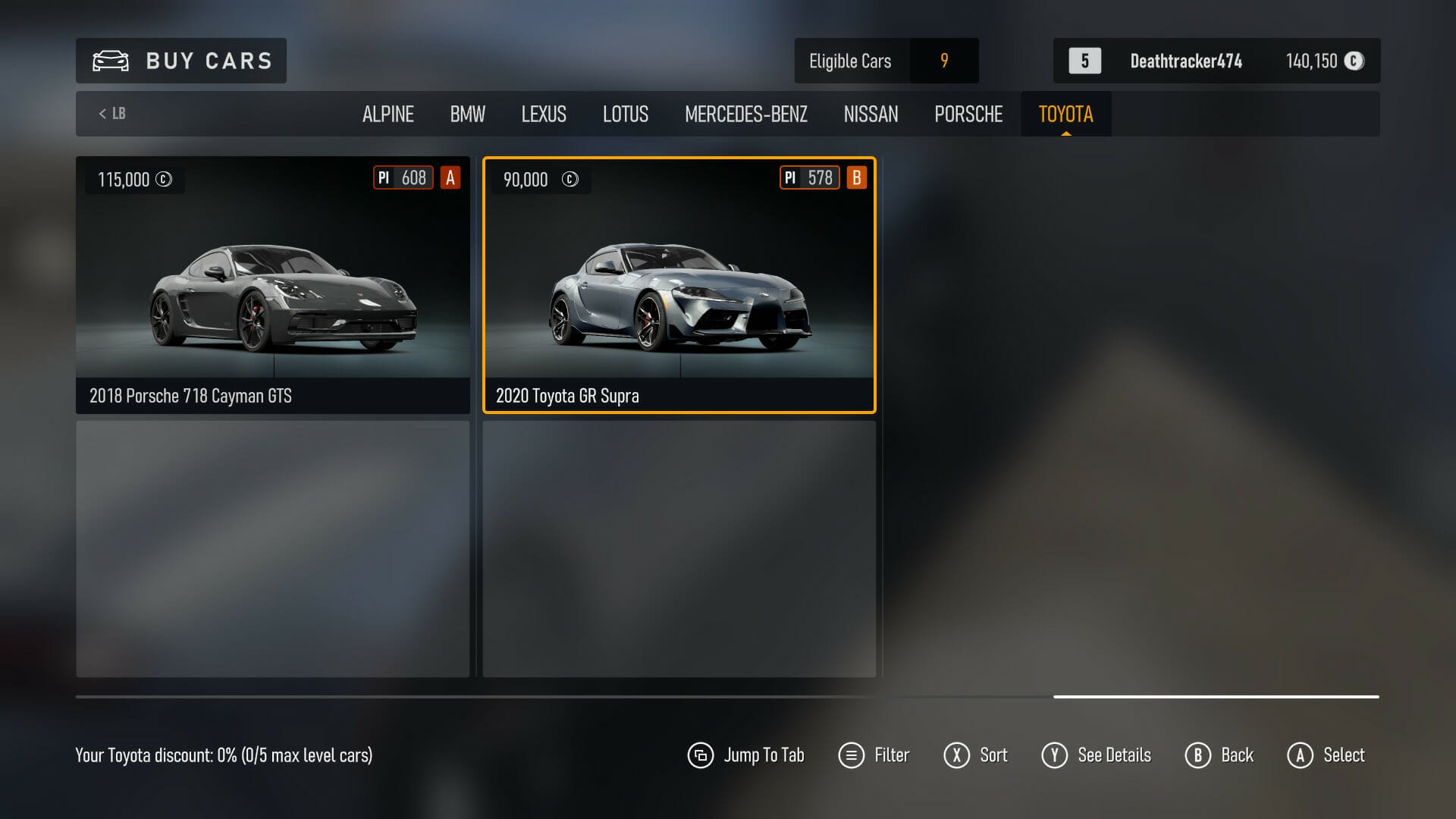See details of the highlighted car
The width and height of the screenshot is (1456, 819).
(x=1097, y=755)
